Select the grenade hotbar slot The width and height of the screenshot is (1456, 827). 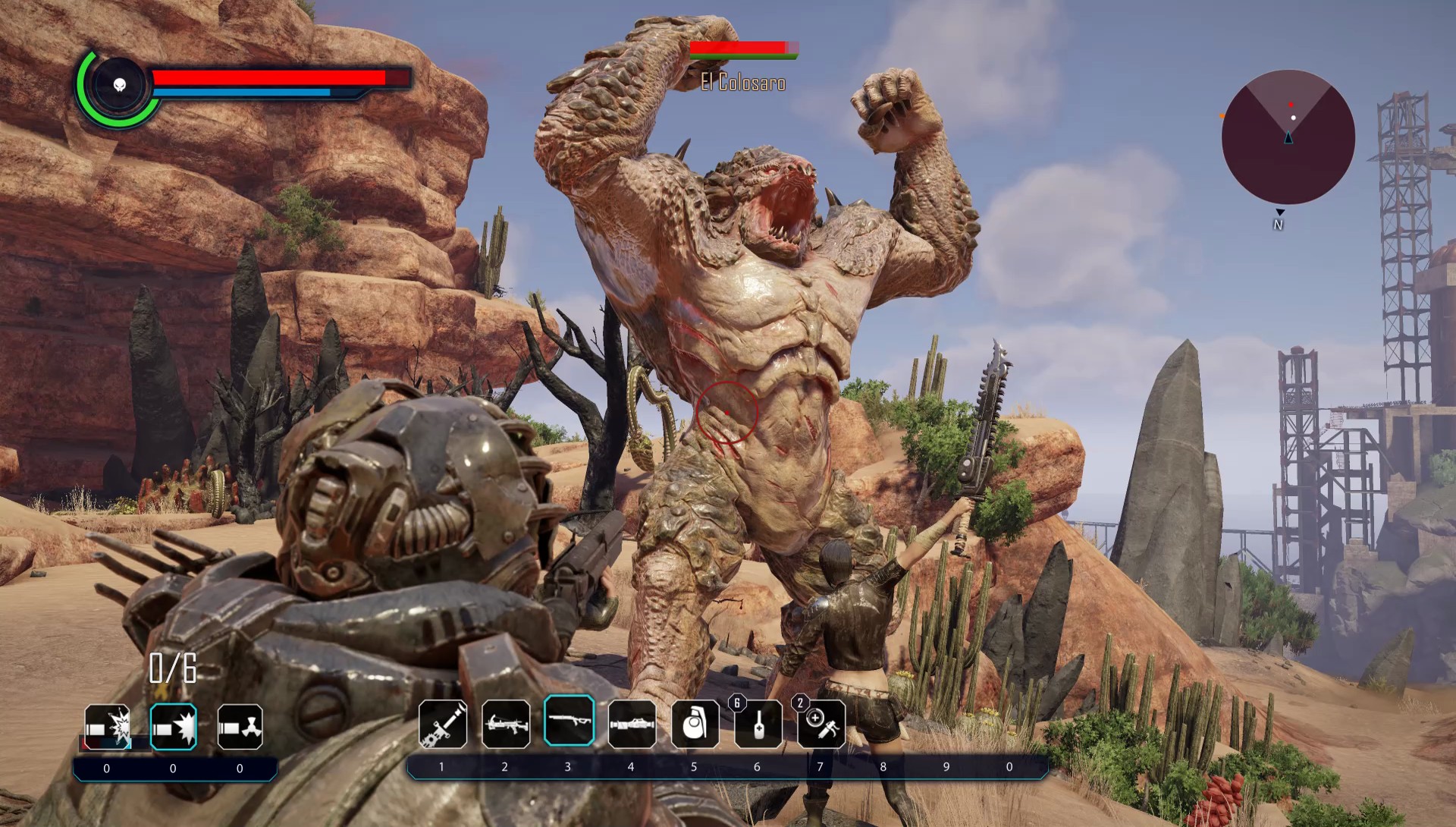tap(695, 723)
